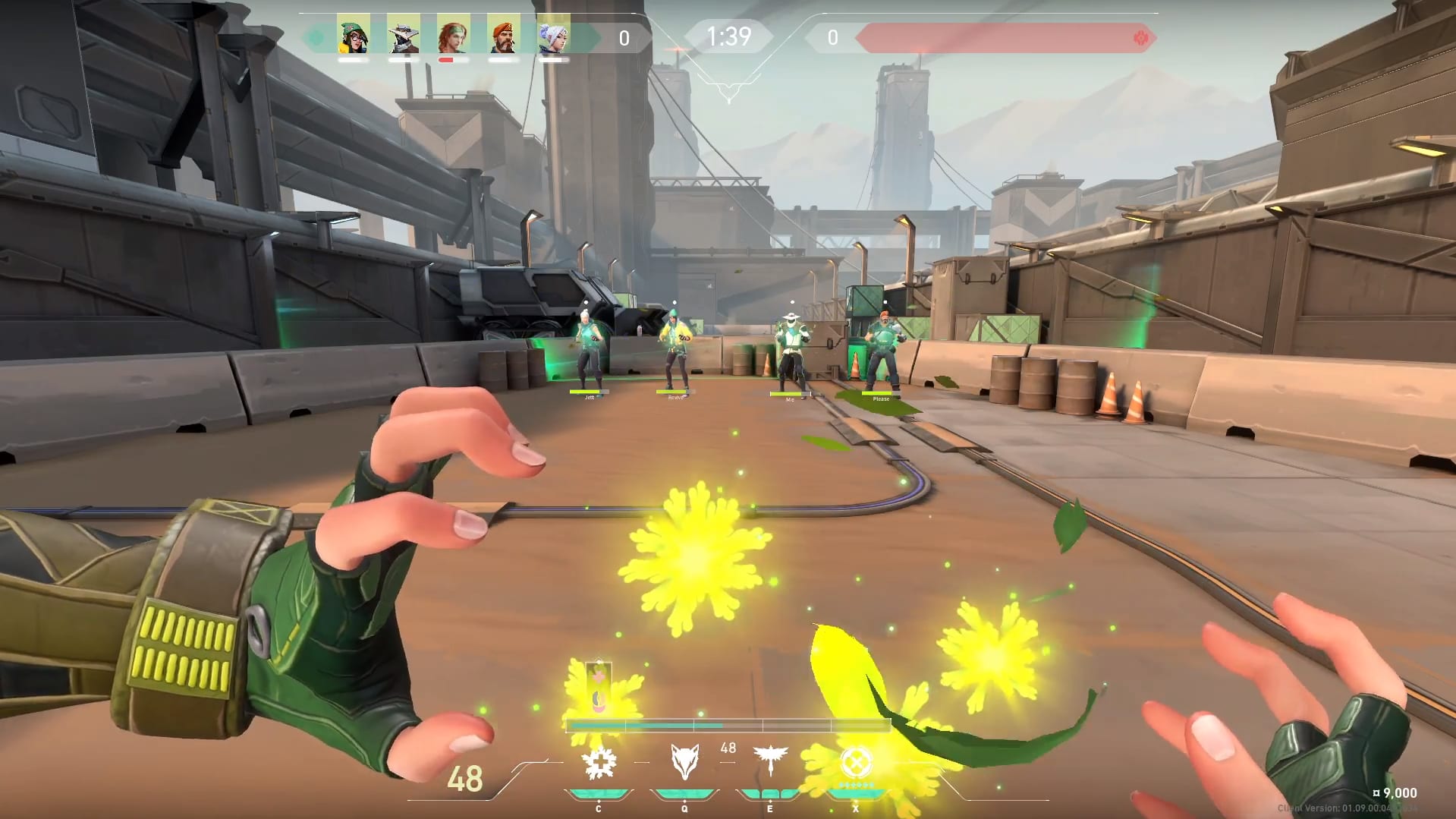Screen dimensions: 1456x819
Task: Select Jett's portrait in the team bar
Action: click(553, 34)
